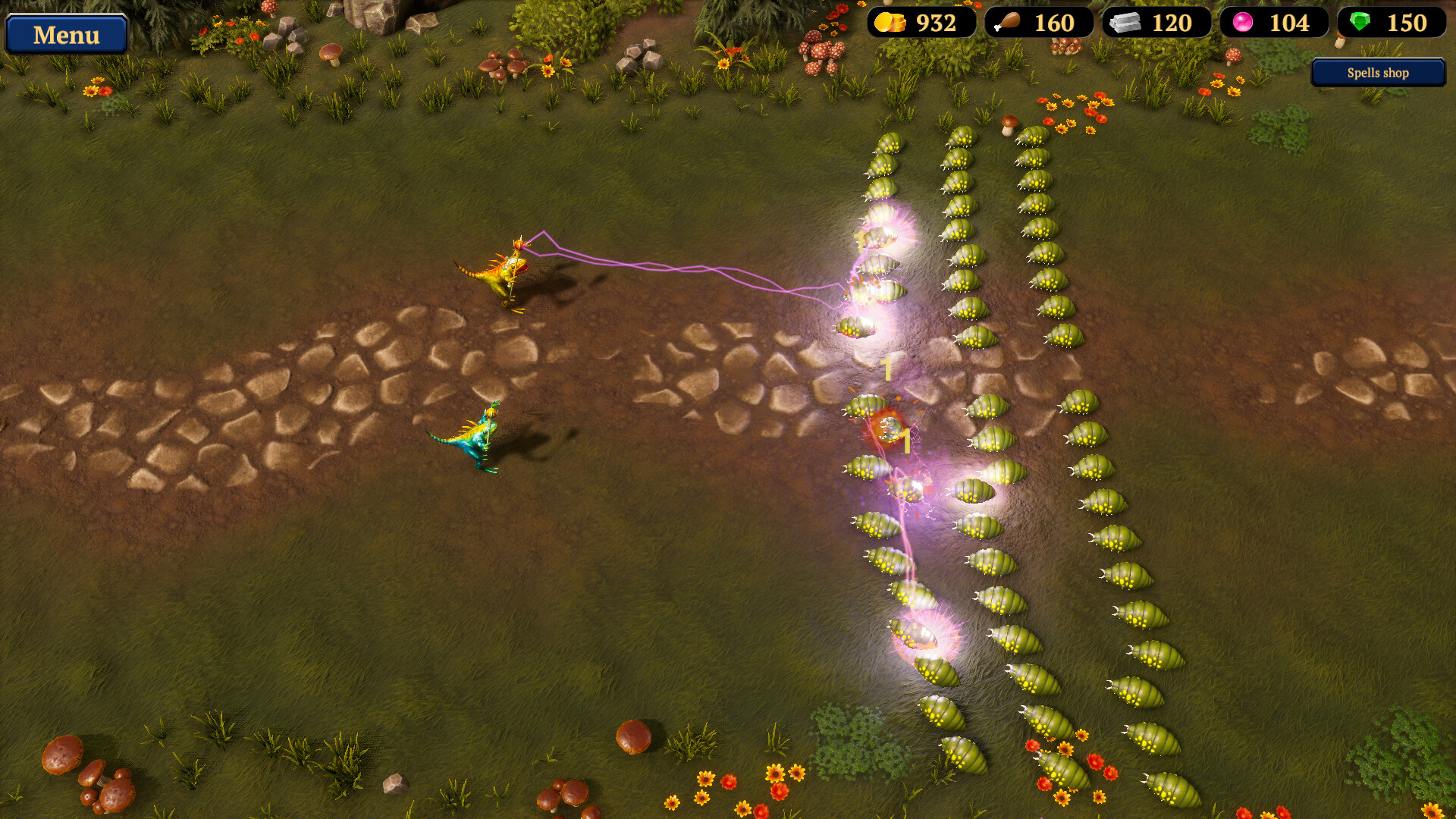Click the meat counter showing 160
Screen dimensions: 1456x819
[1054, 23]
